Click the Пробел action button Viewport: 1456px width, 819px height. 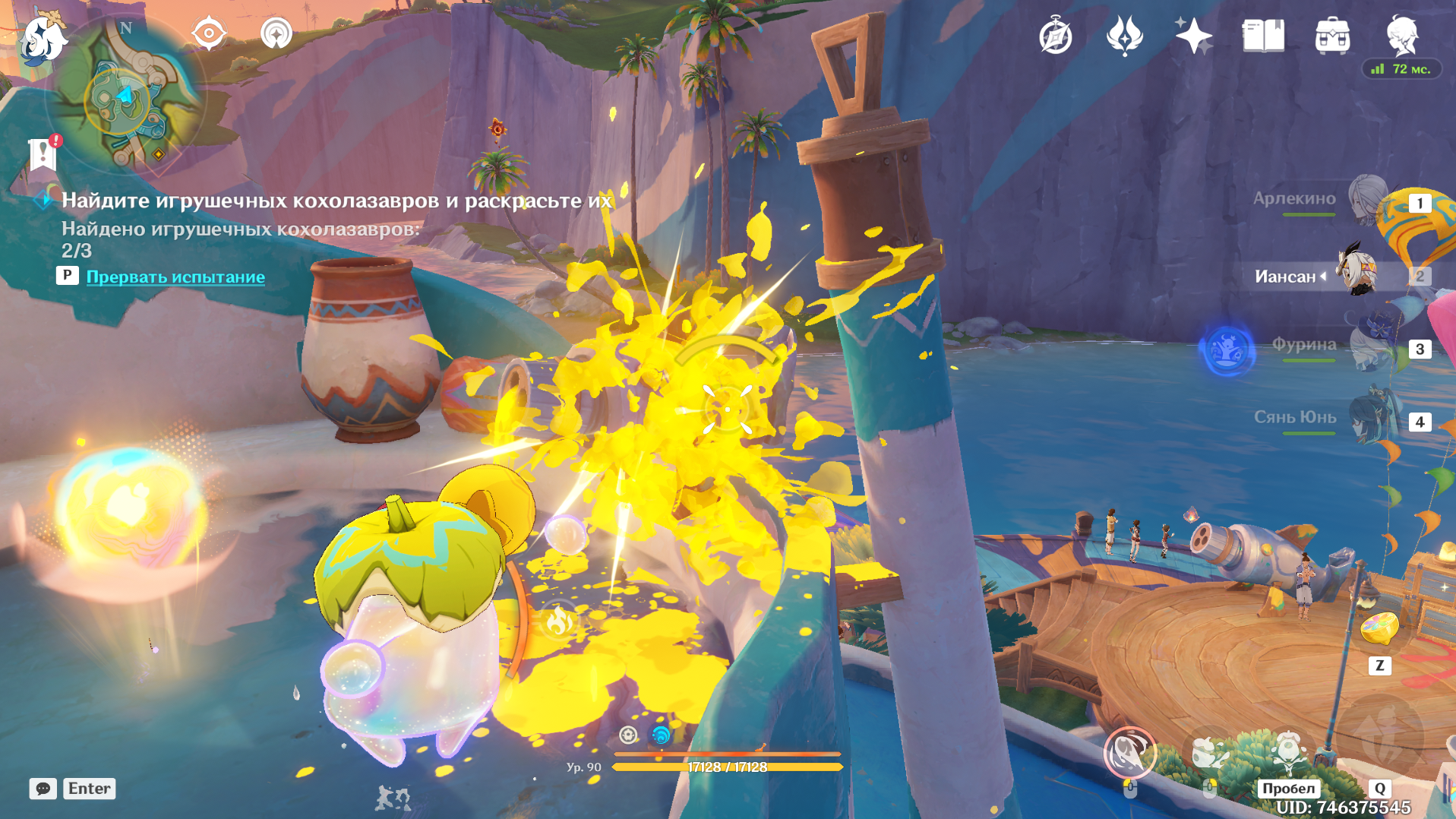[1290, 789]
